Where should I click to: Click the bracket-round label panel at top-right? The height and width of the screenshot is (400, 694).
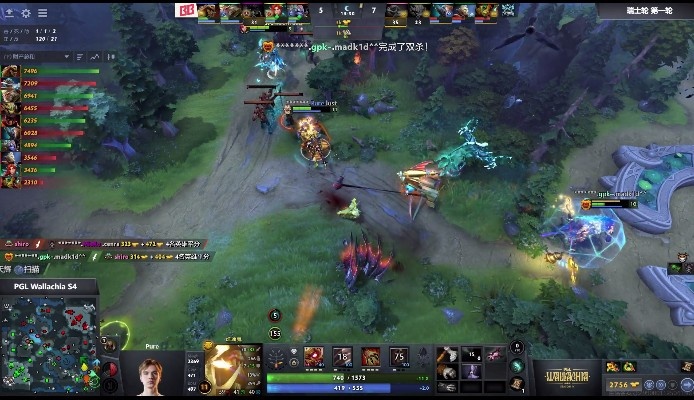[x=646, y=9]
